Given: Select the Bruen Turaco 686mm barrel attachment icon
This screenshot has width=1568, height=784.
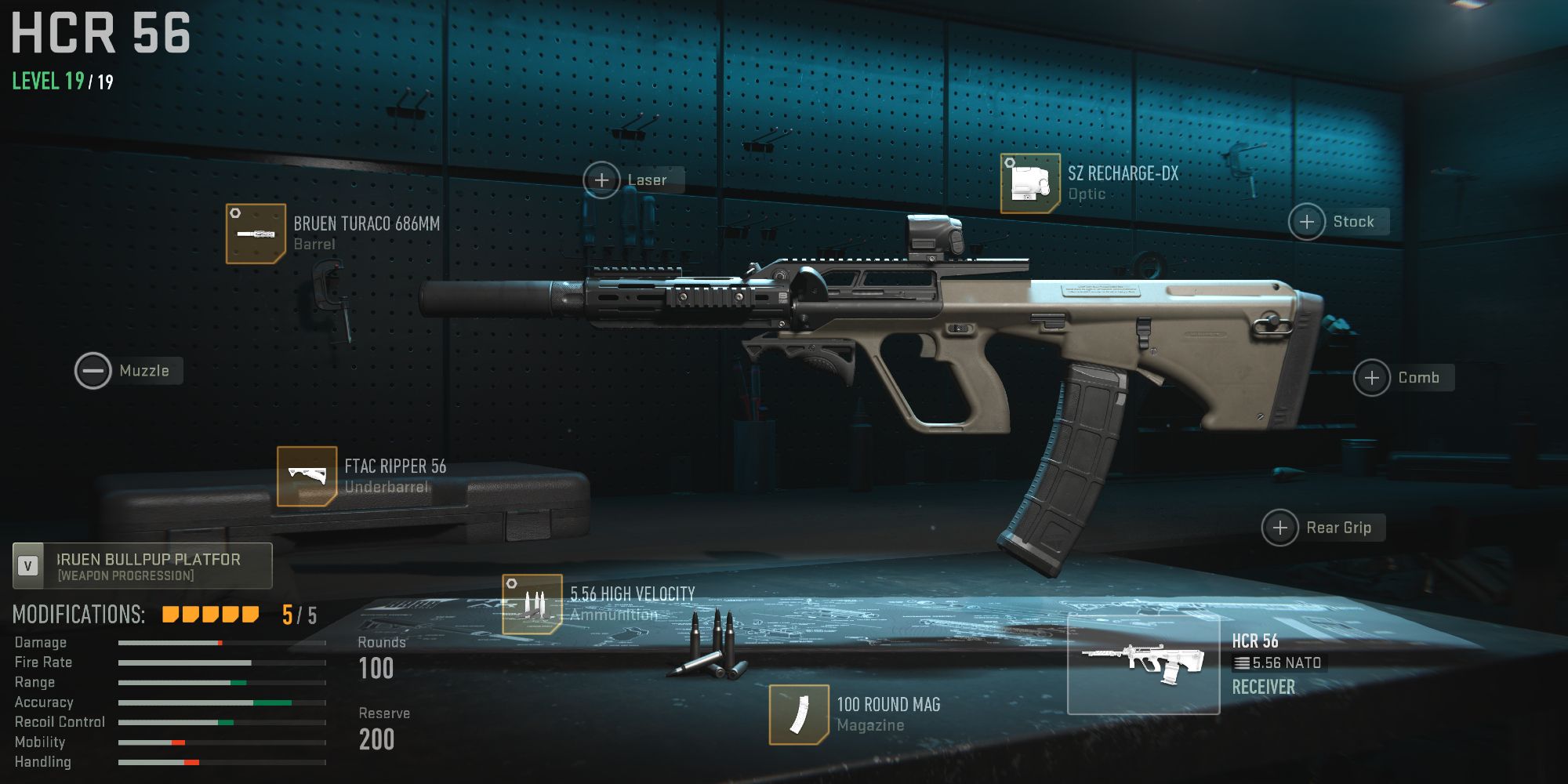Looking at the screenshot, I should pos(254,231).
